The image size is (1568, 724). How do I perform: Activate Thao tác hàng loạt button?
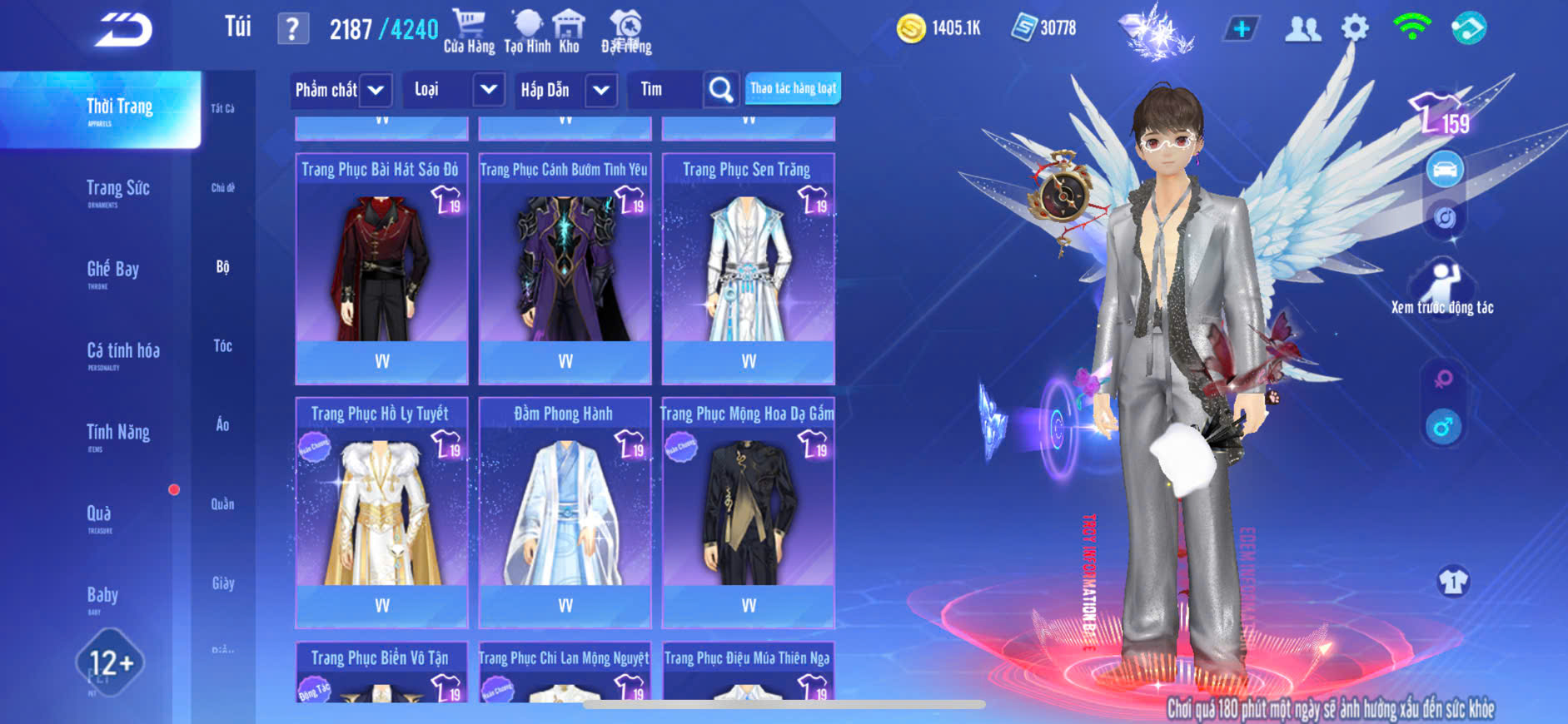[793, 88]
